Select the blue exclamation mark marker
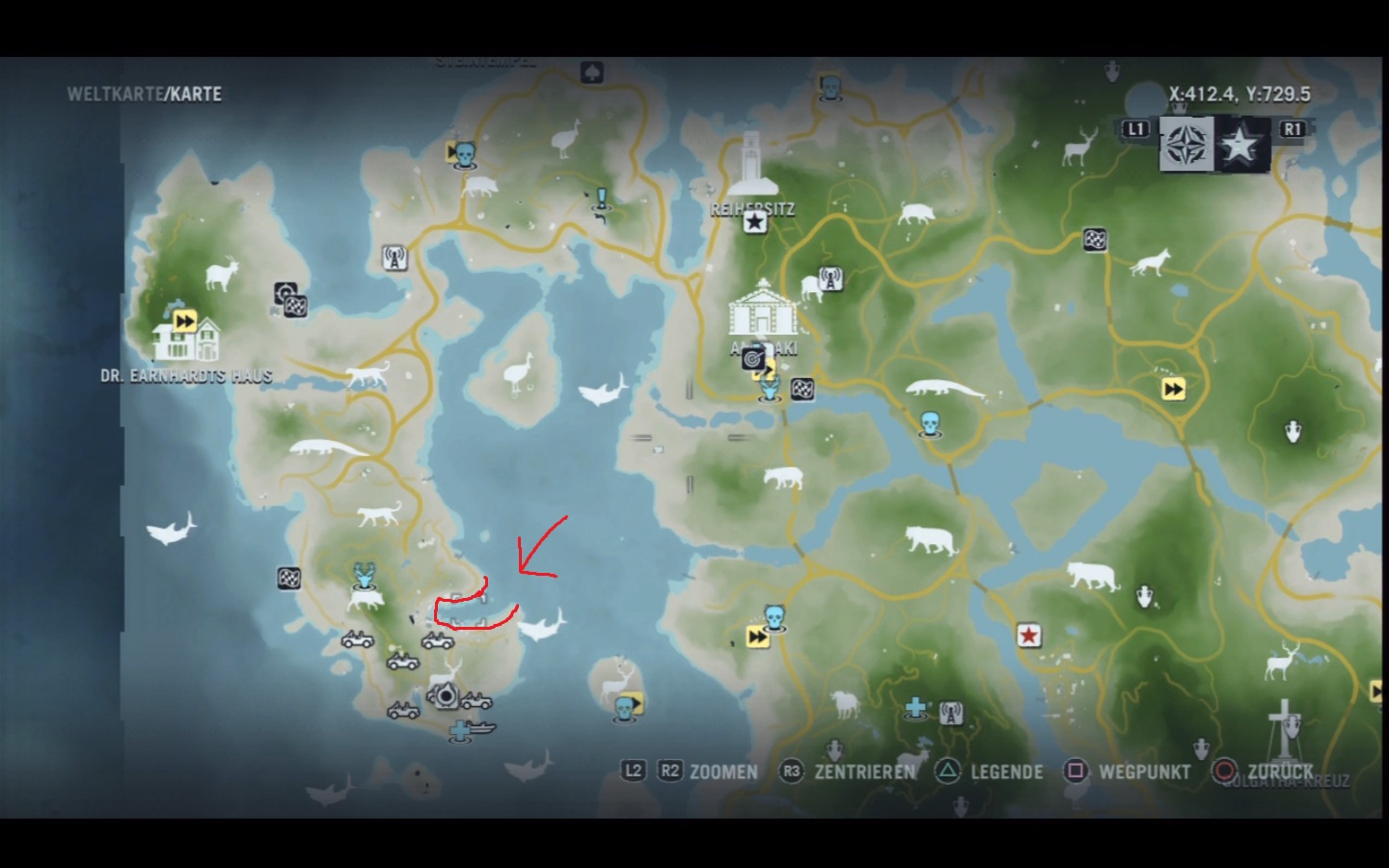Image resolution: width=1389 pixels, height=868 pixels. (602, 201)
